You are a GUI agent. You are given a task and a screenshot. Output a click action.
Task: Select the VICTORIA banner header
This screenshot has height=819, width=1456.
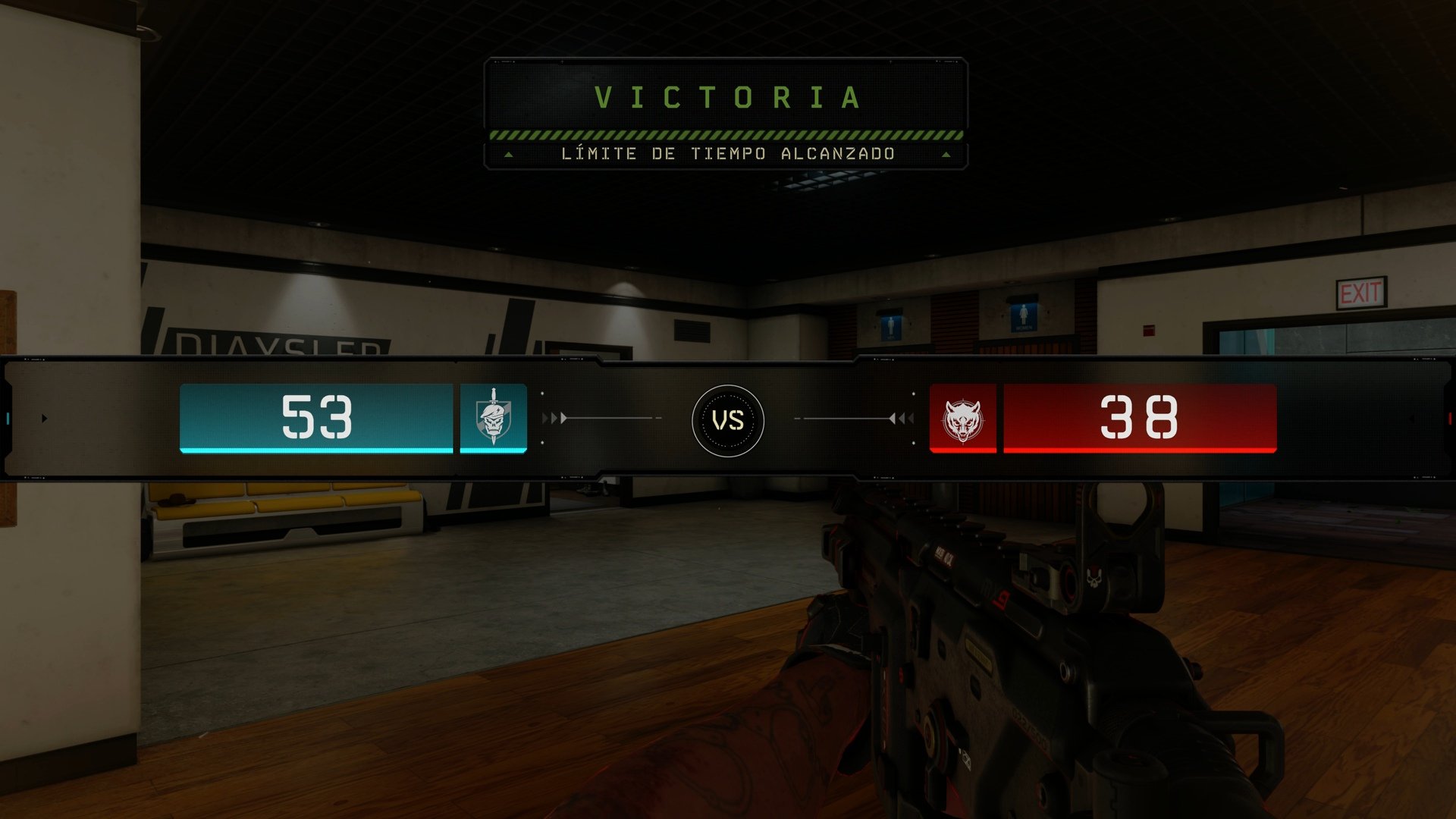pos(728,96)
